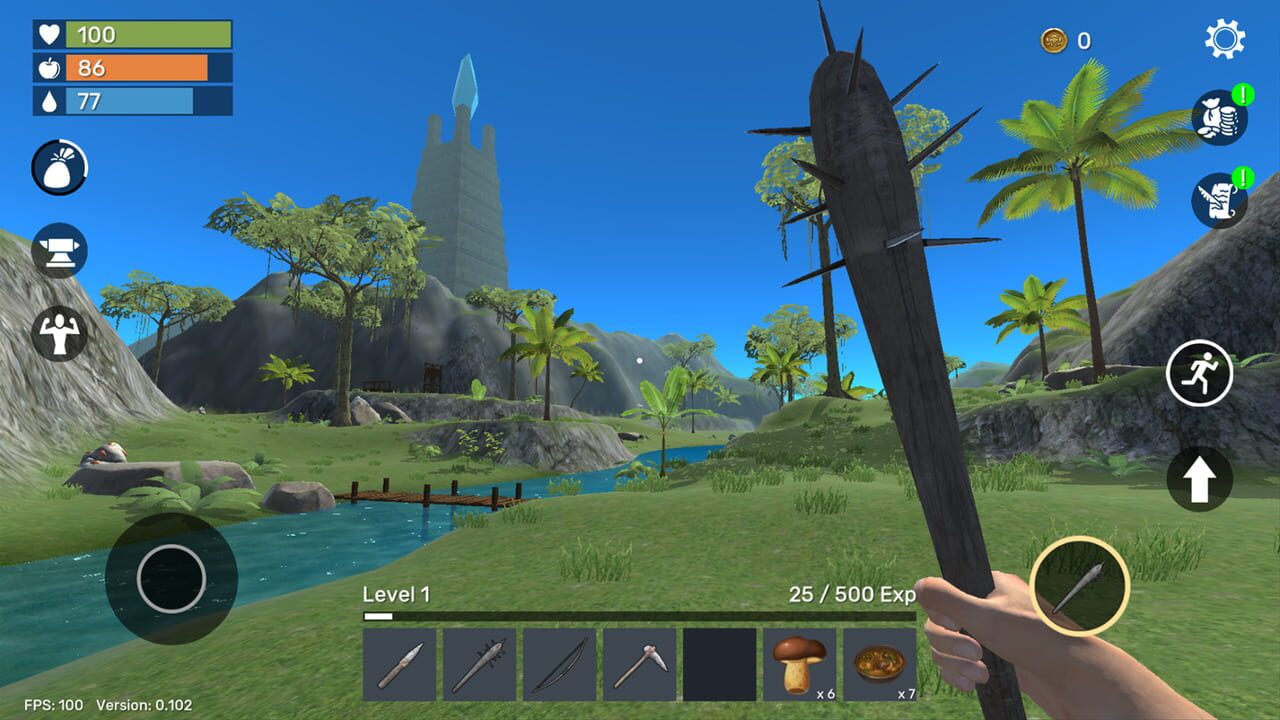Viewport: 1280px width, 720px height.
Task: Toggle sprint mode with the running icon
Action: [1203, 371]
